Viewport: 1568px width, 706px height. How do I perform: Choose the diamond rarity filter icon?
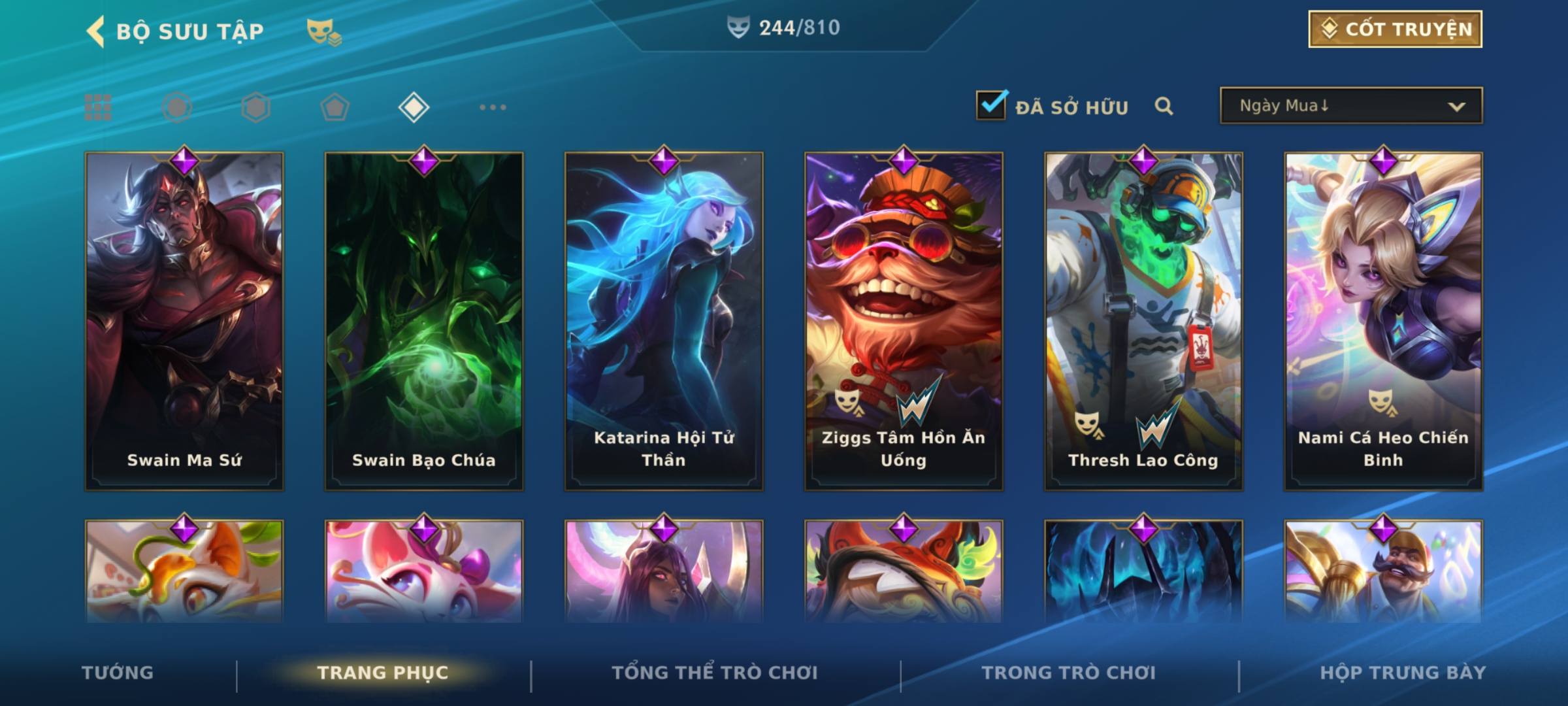(x=414, y=107)
